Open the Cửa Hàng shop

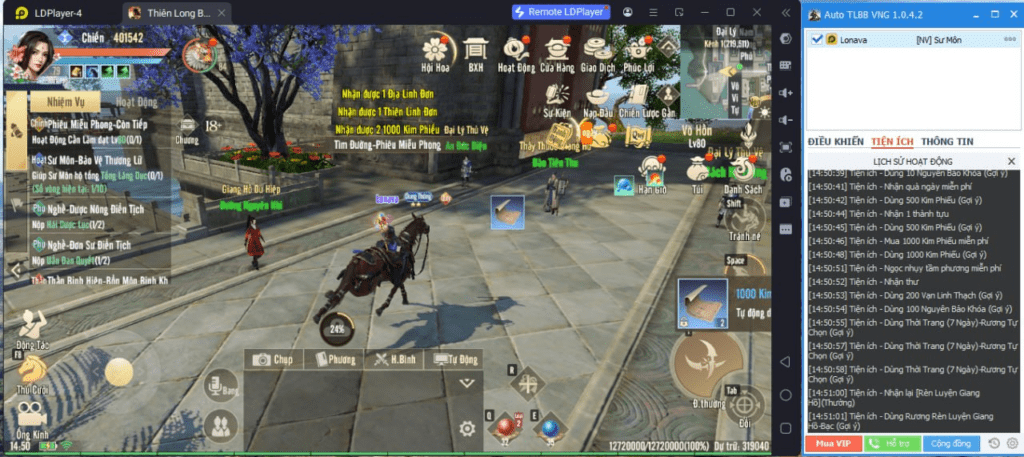tap(556, 50)
